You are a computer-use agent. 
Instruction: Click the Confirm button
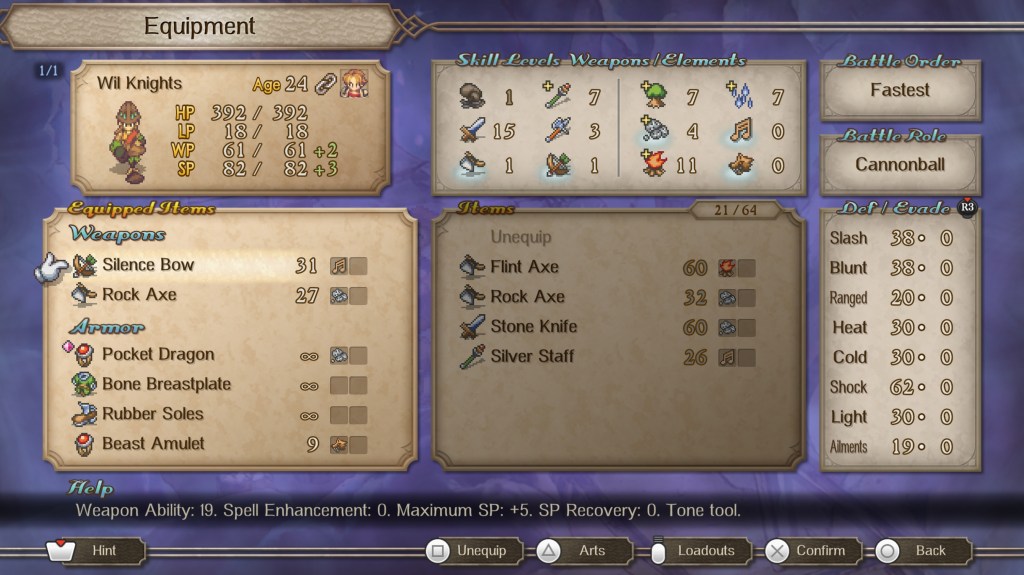point(810,551)
